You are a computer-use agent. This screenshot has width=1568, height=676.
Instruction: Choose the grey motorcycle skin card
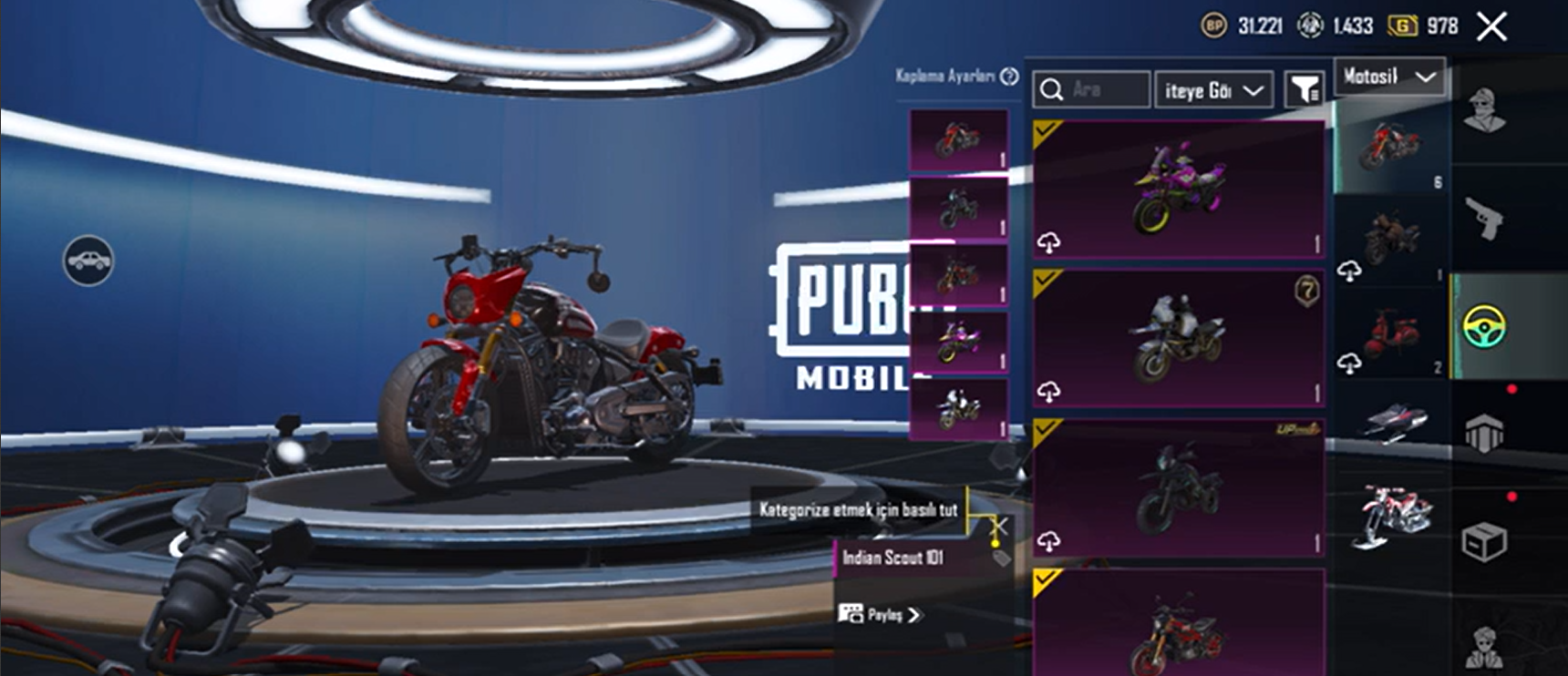pos(1178,338)
